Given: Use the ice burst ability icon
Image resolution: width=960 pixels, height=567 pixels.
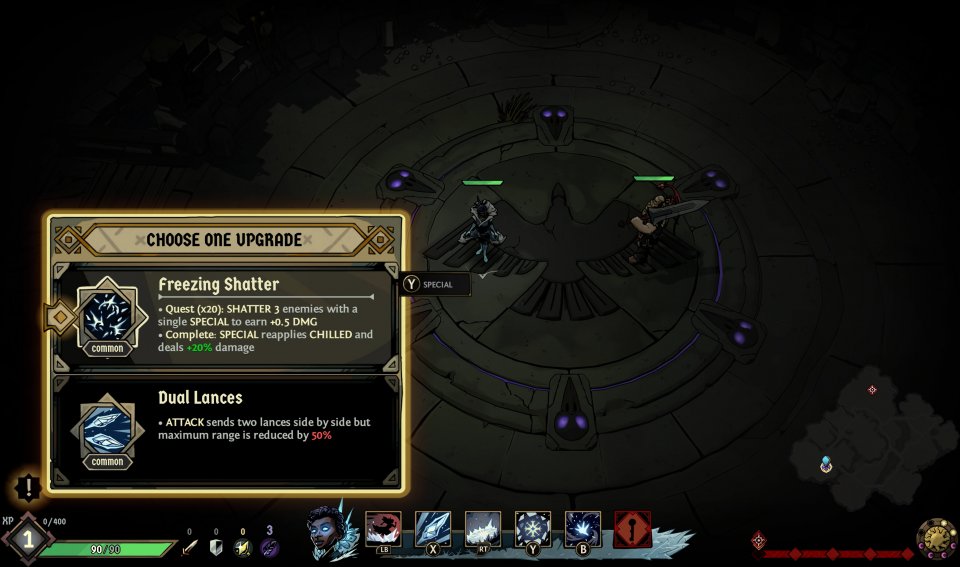Looking at the screenshot, I should [x=583, y=528].
